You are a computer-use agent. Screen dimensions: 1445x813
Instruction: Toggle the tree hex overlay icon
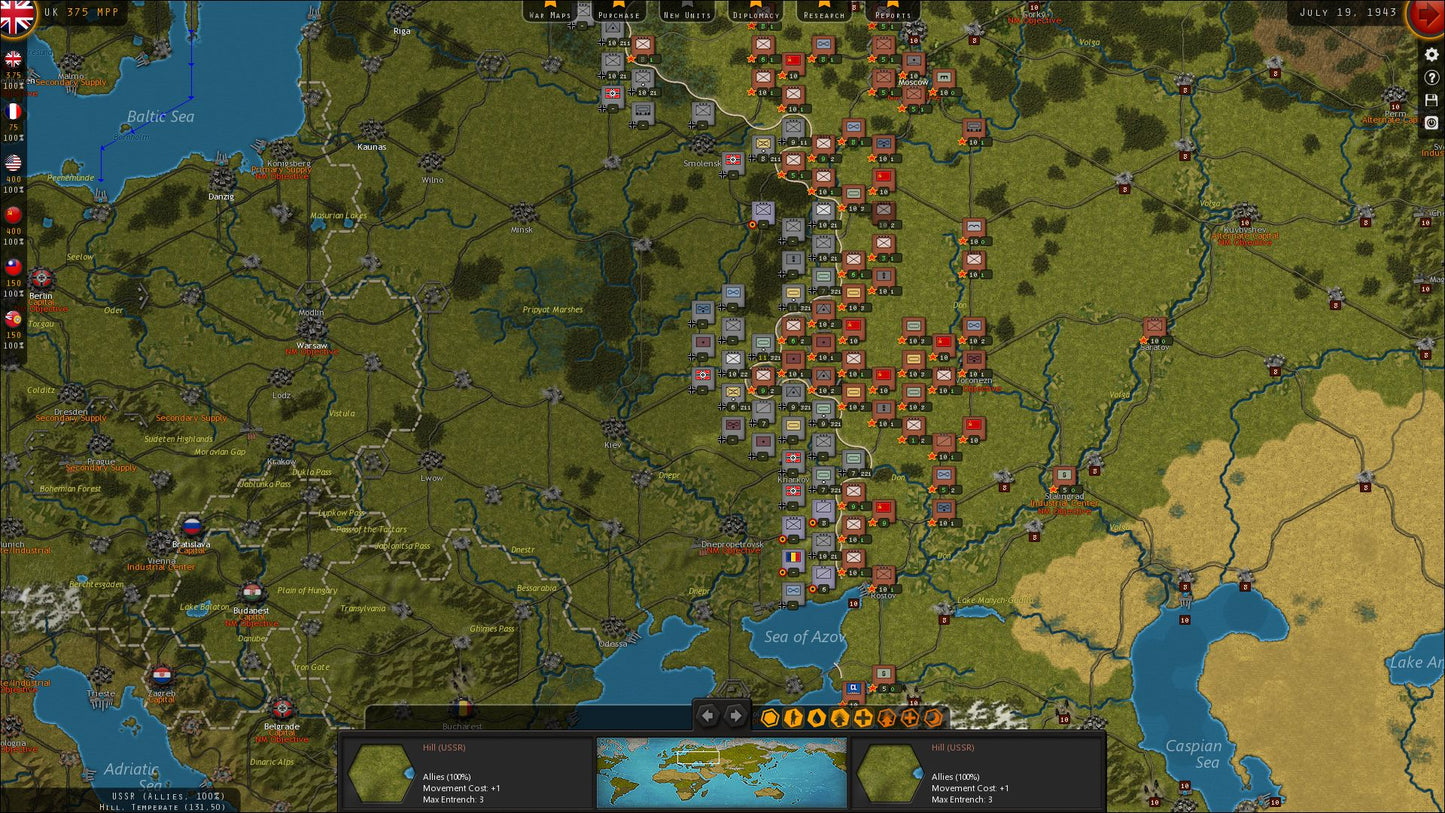pos(838,717)
